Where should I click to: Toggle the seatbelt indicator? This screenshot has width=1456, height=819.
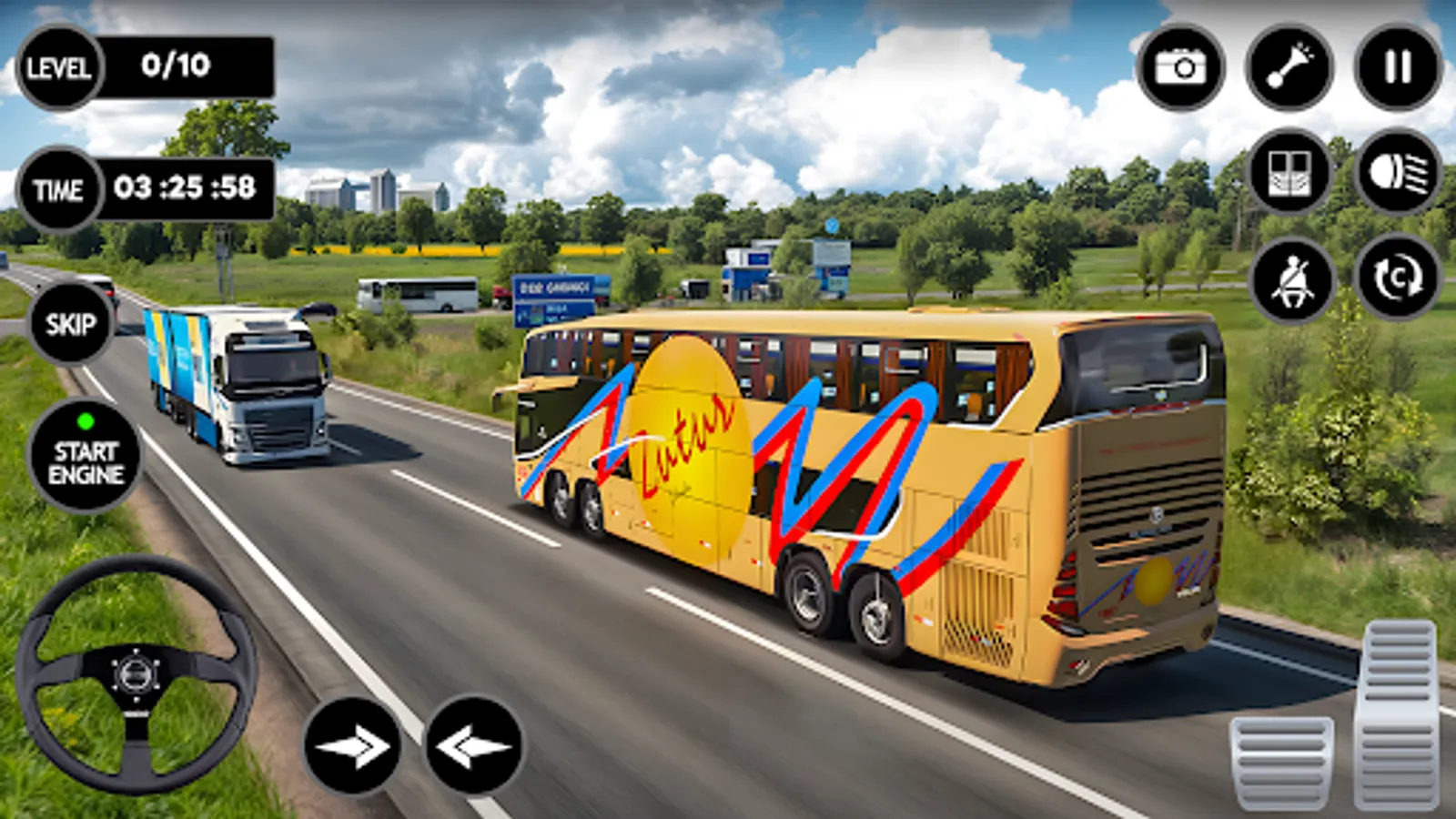(1291, 280)
